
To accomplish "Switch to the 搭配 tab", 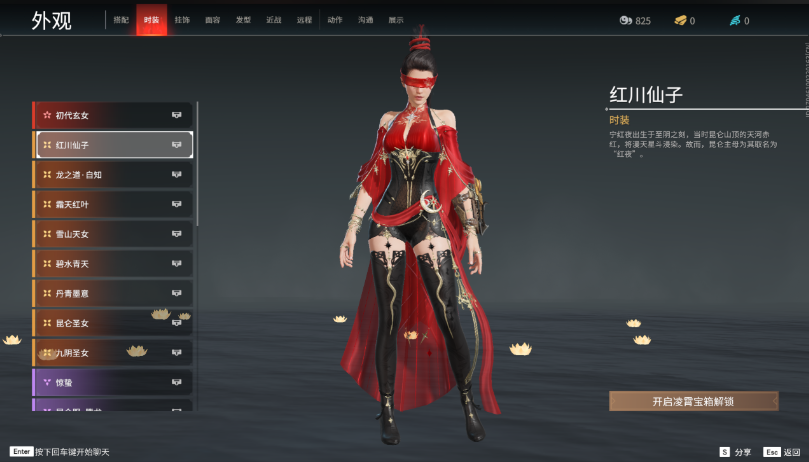I will pyautogui.click(x=121, y=20).
